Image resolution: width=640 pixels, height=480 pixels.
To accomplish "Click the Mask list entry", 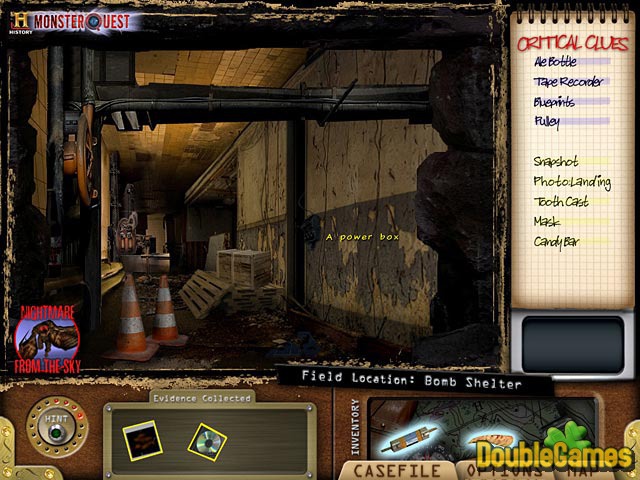I will click(547, 221).
